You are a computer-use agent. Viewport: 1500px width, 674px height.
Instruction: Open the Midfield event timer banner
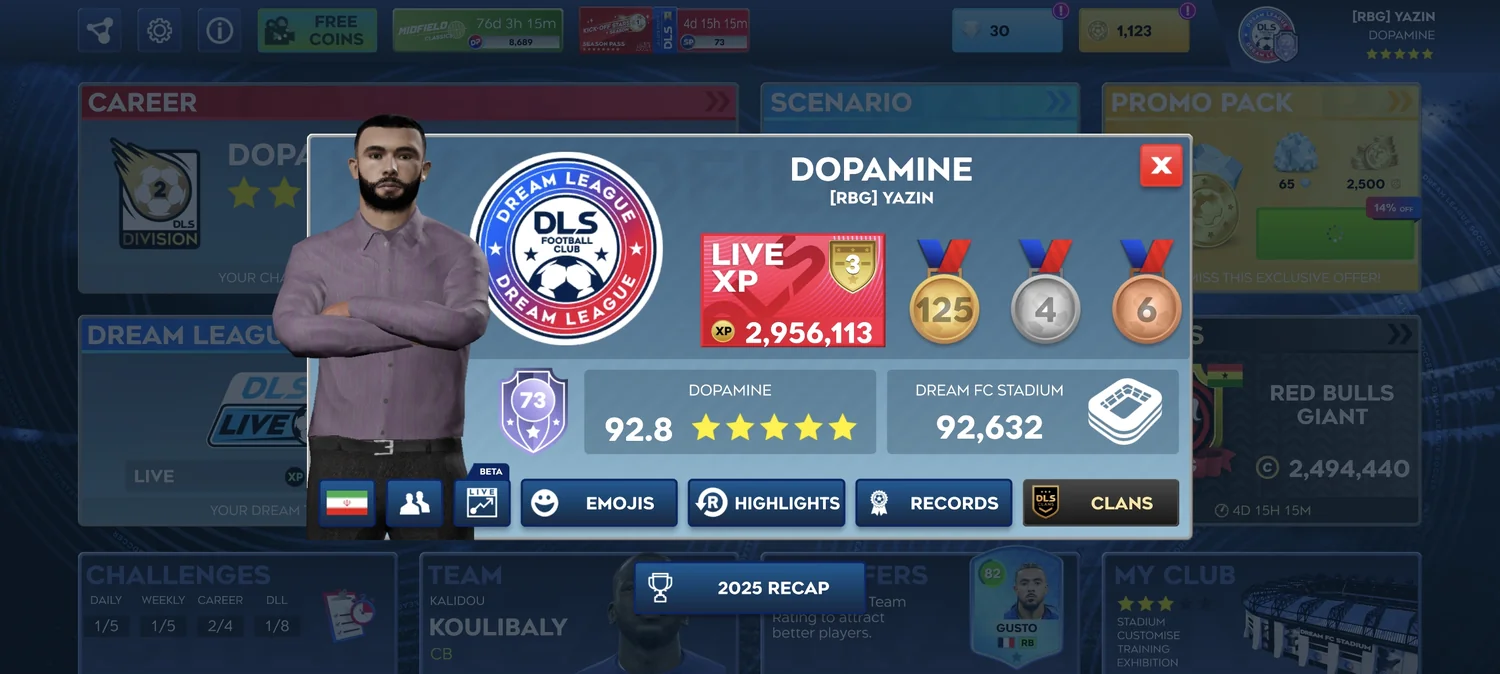click(x=478, y=31)
